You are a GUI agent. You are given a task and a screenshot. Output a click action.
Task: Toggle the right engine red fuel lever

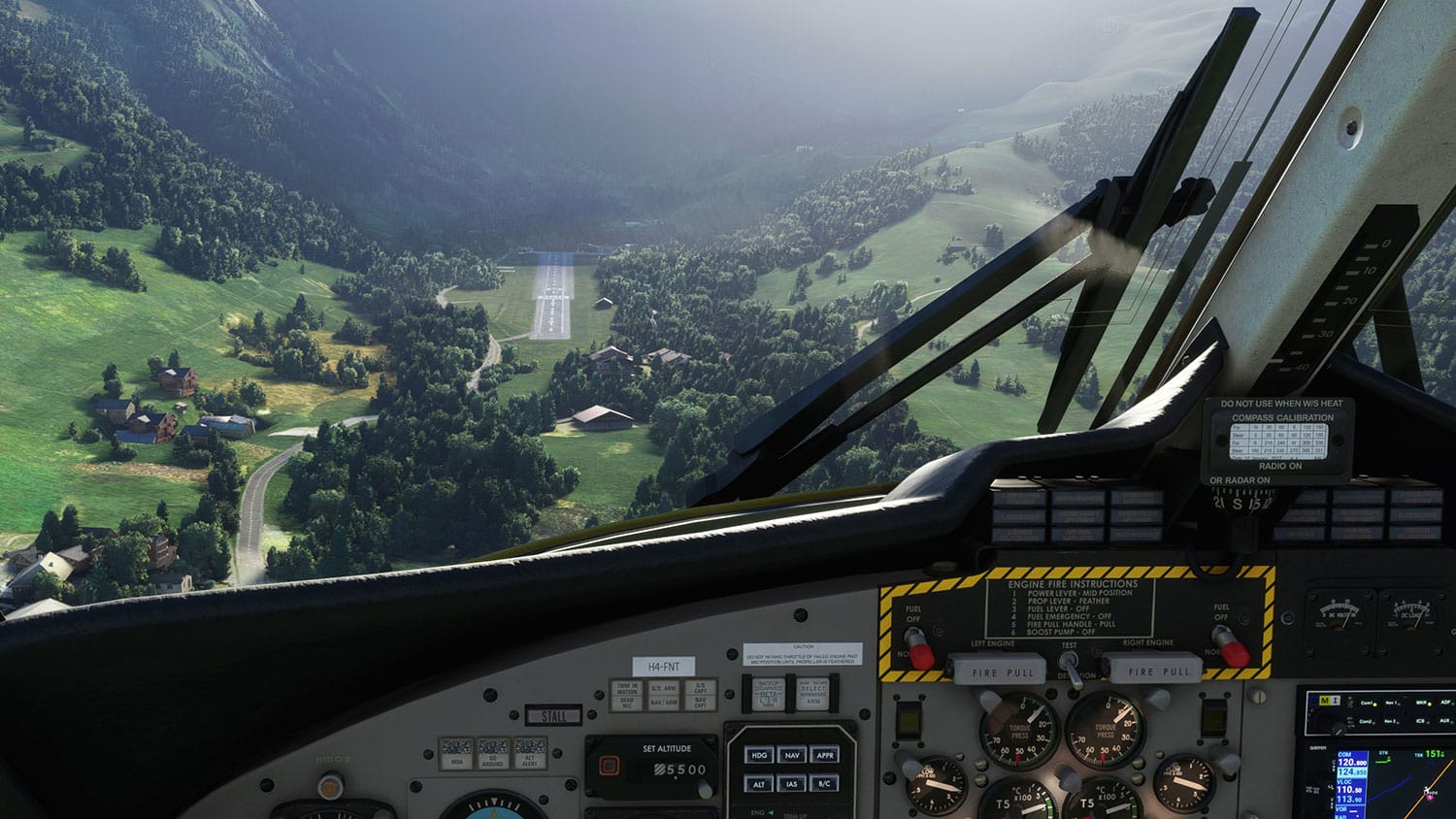[x=1230, y=645]
